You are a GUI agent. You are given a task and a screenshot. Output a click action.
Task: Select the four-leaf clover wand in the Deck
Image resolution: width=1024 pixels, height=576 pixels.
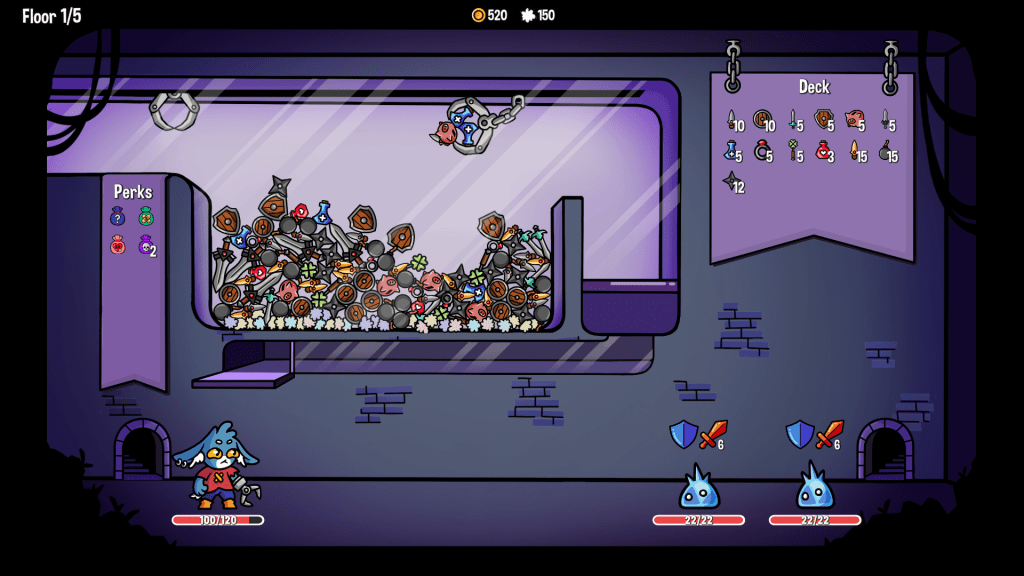[x=793, y=151]
